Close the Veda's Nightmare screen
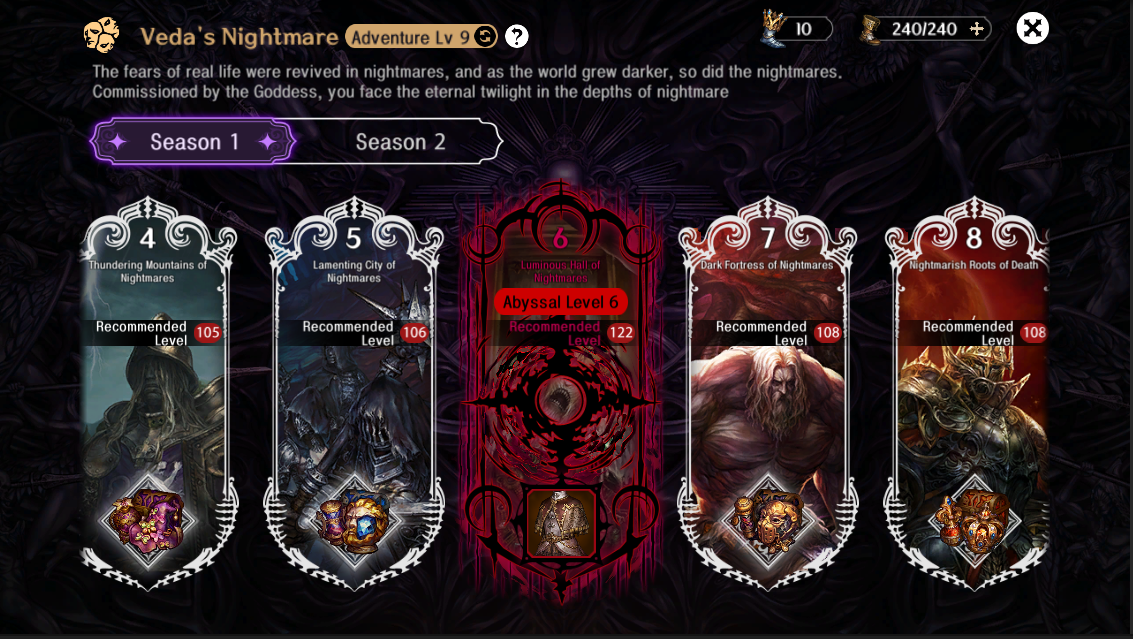This screenshot has width=1133, height=639. coord(1032,28)
